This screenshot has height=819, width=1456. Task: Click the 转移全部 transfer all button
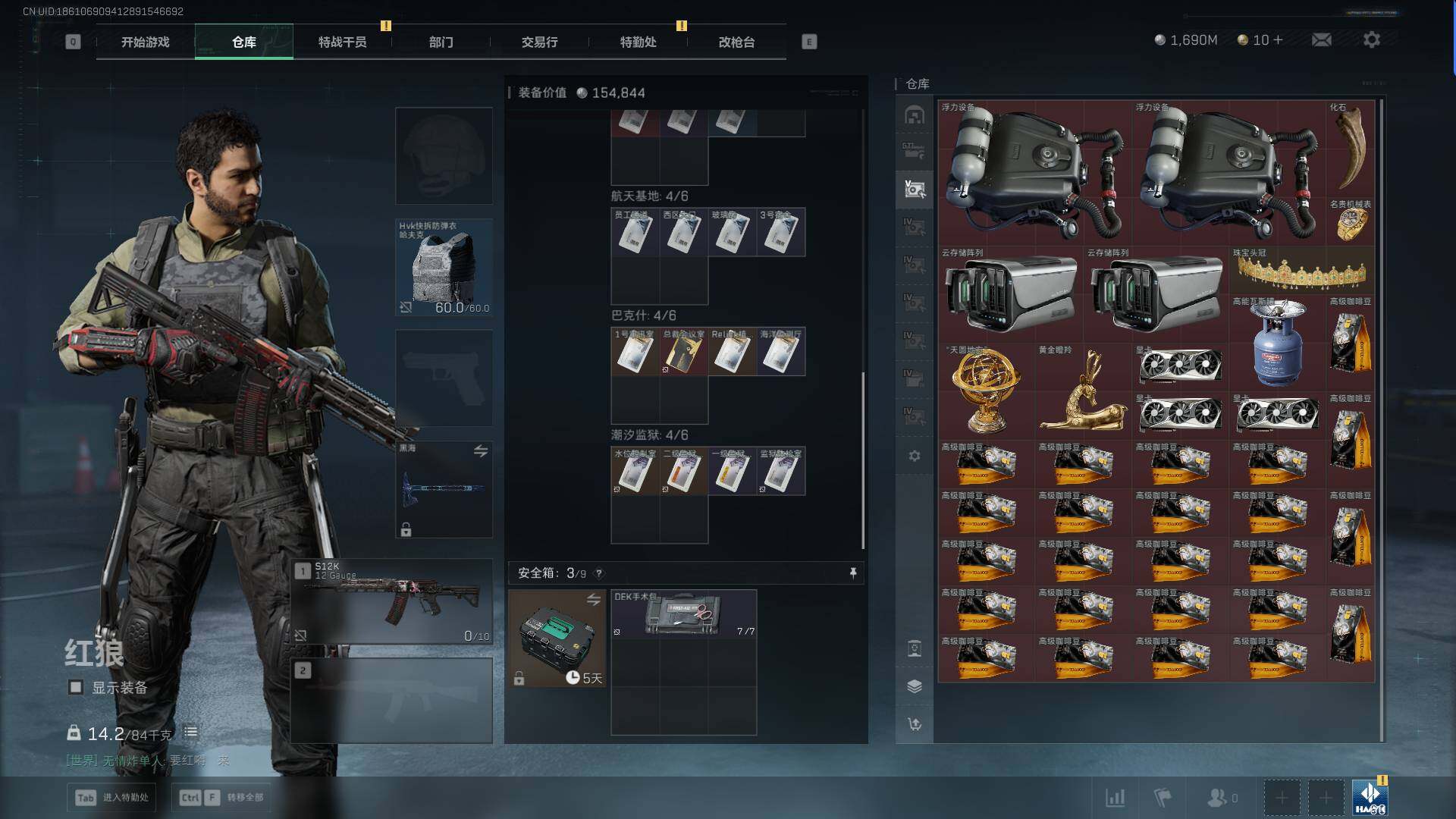click(221, 797)
